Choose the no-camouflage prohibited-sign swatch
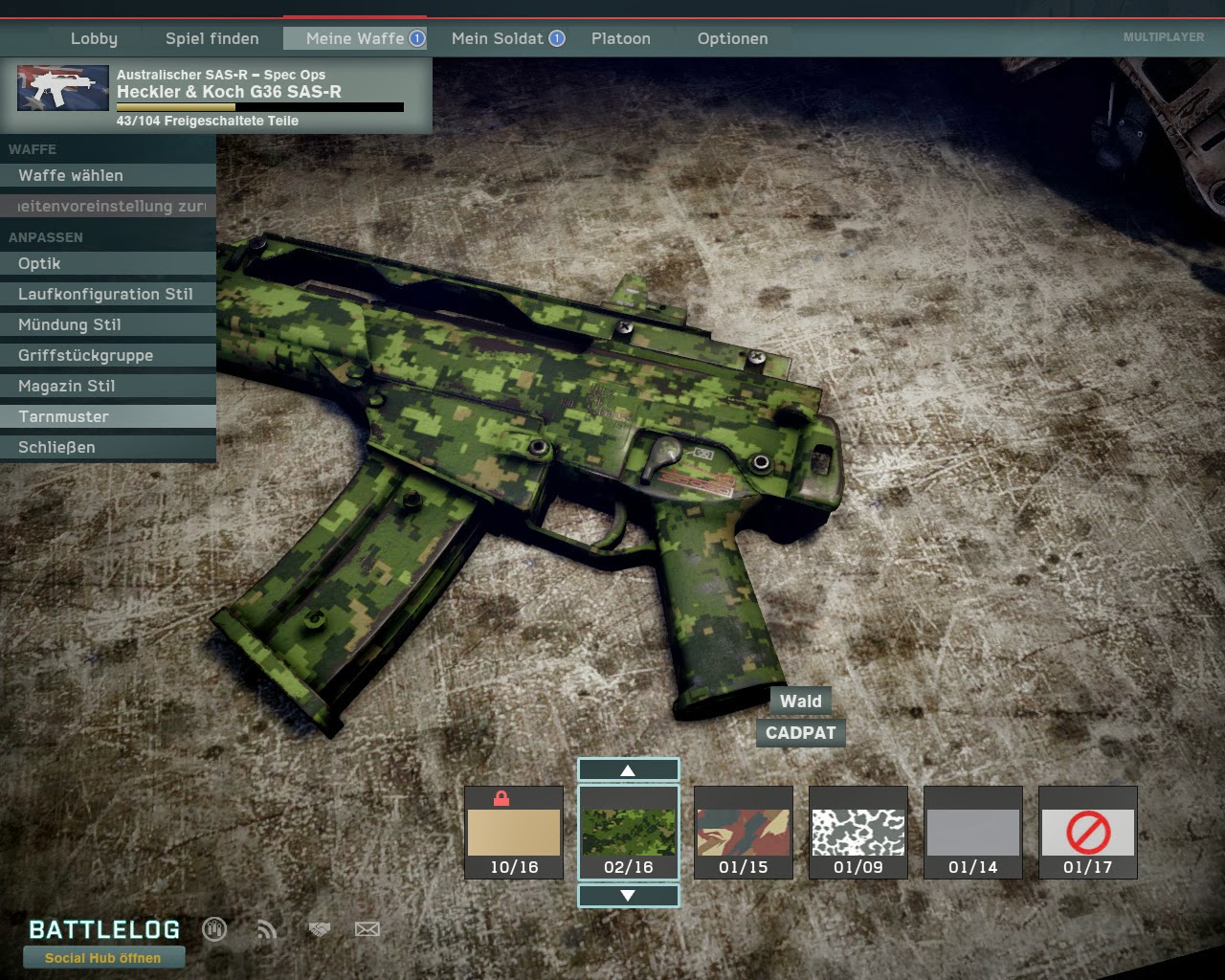 (x=1088, y=832)
